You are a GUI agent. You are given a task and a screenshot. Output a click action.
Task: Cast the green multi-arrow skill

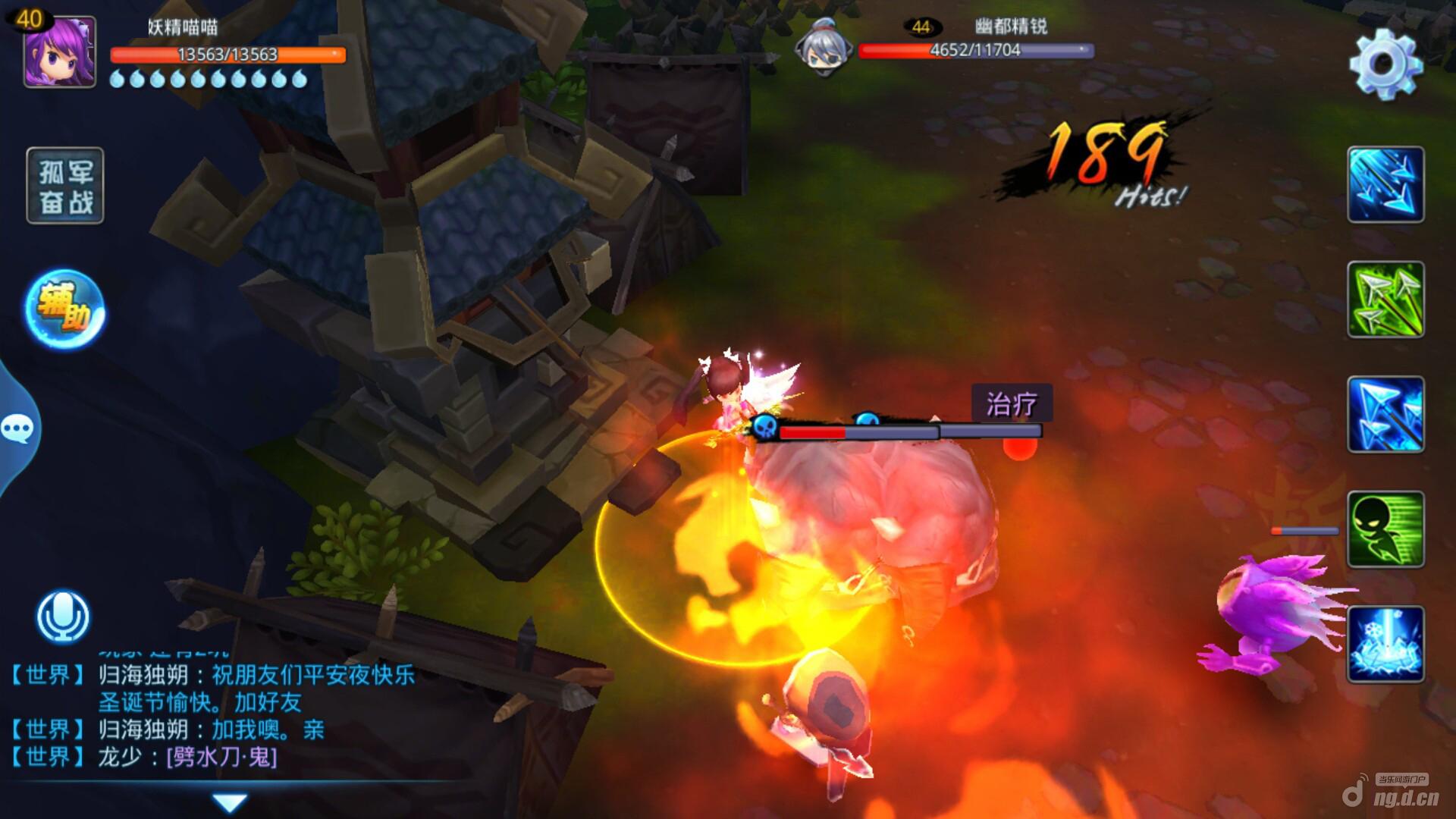[x=1385, y=300]
